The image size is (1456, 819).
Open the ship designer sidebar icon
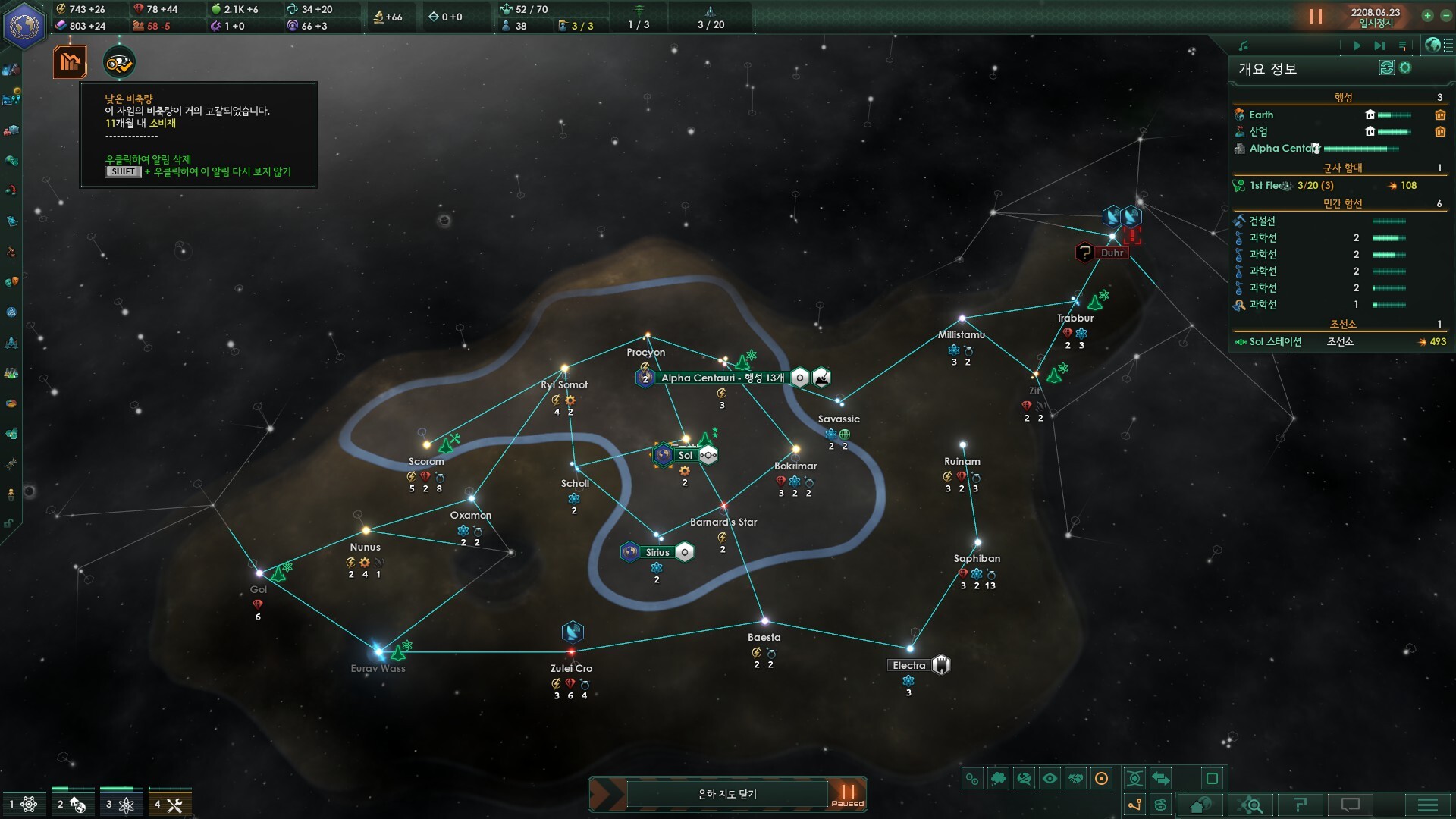[x=11, y=342]
